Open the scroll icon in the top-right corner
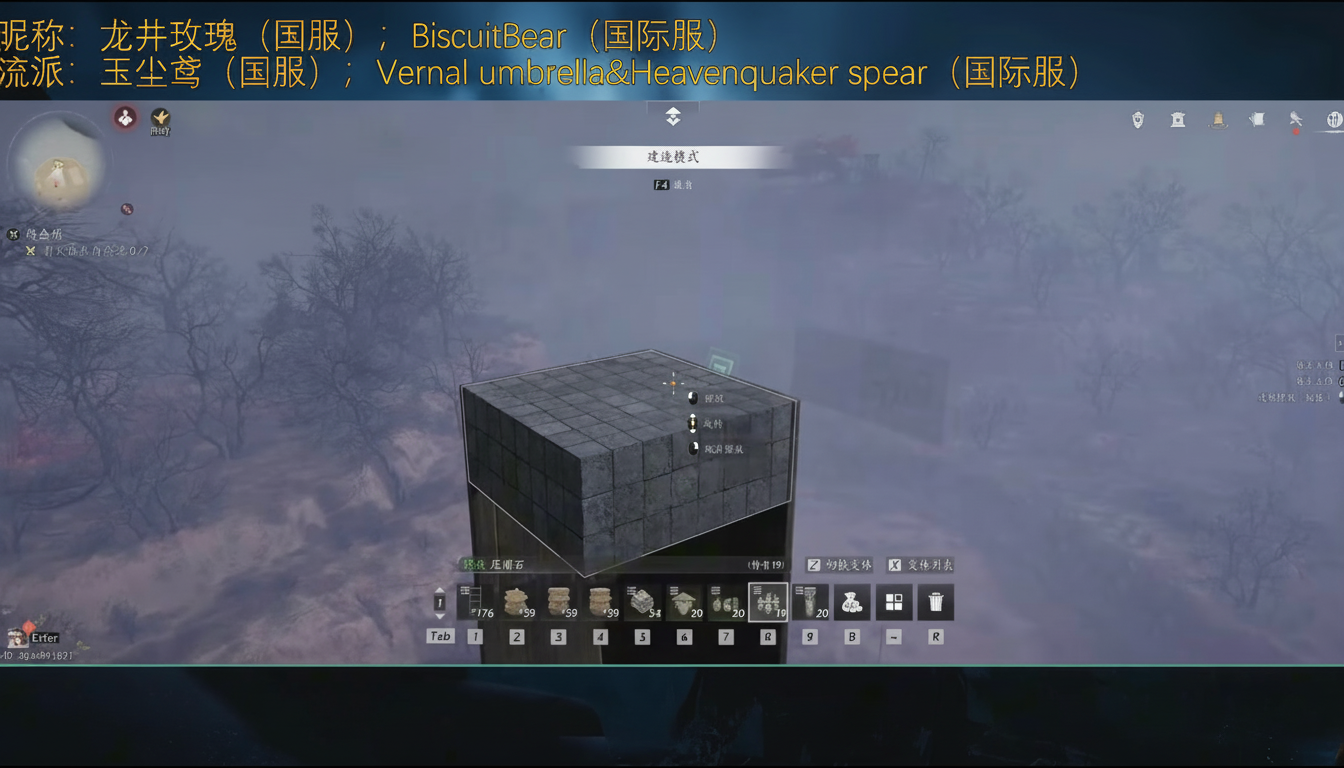 pos(1257,119)
